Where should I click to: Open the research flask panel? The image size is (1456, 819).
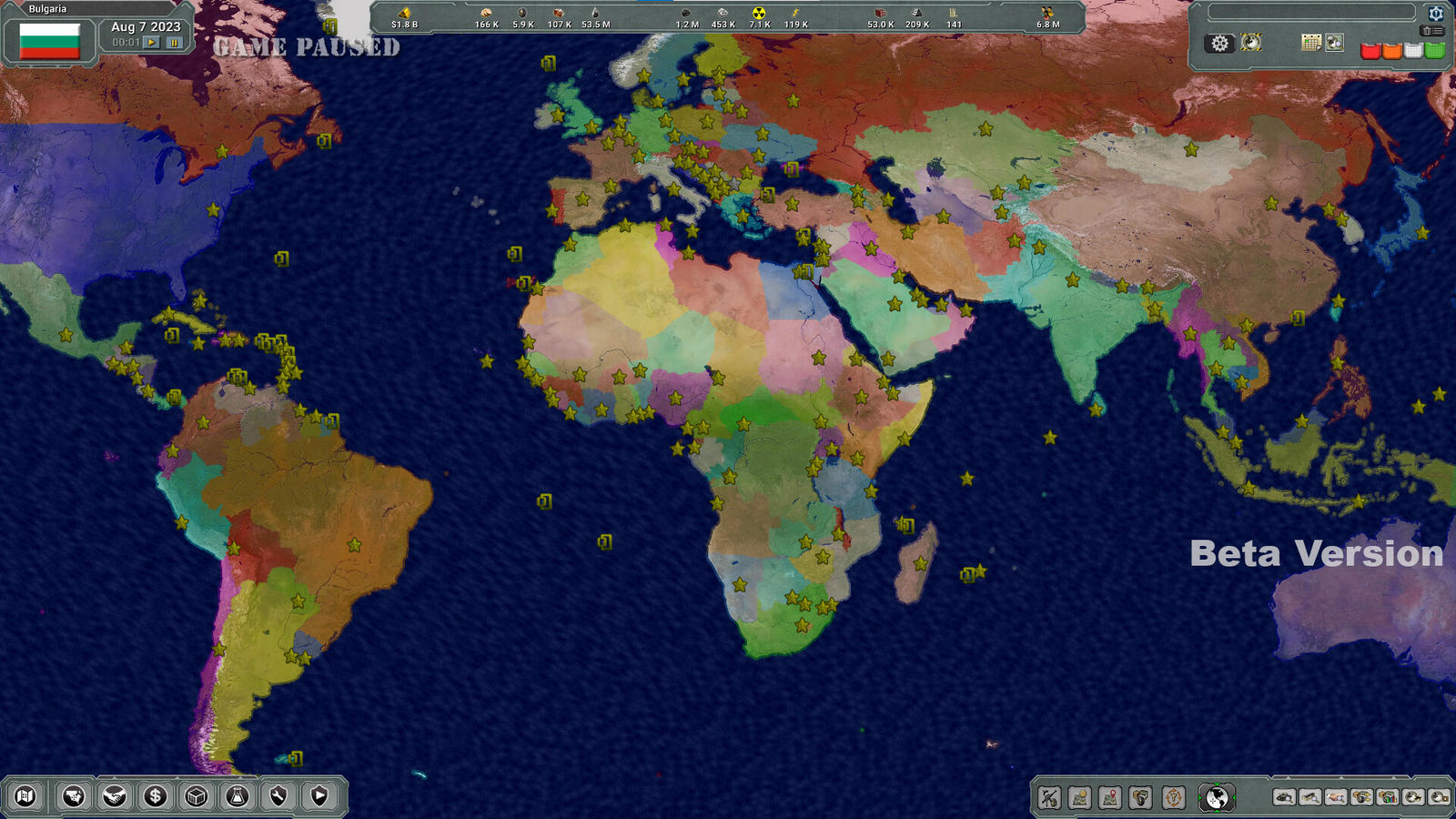[238, 795]
